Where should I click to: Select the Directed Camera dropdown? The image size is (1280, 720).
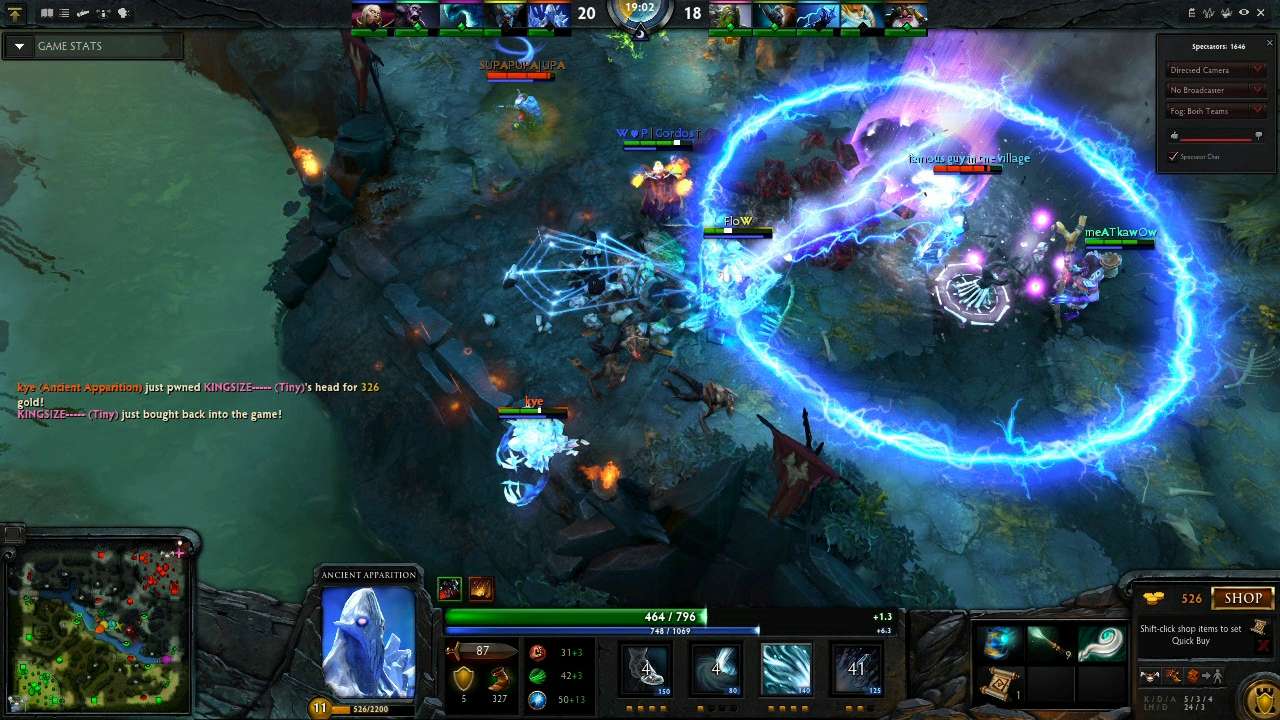point(1217,70)
